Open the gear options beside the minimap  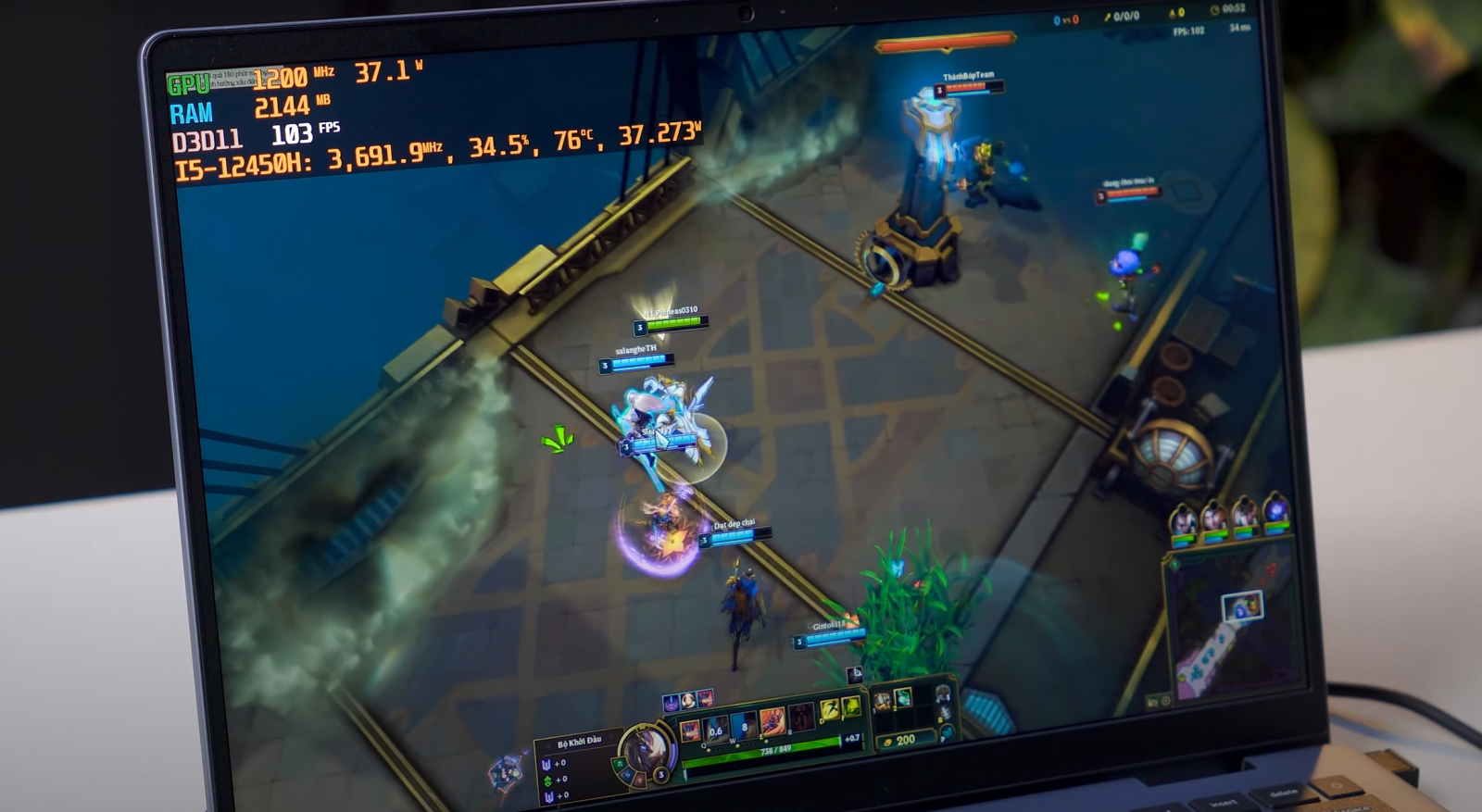pyautogui.click(x=1166, y=701)
